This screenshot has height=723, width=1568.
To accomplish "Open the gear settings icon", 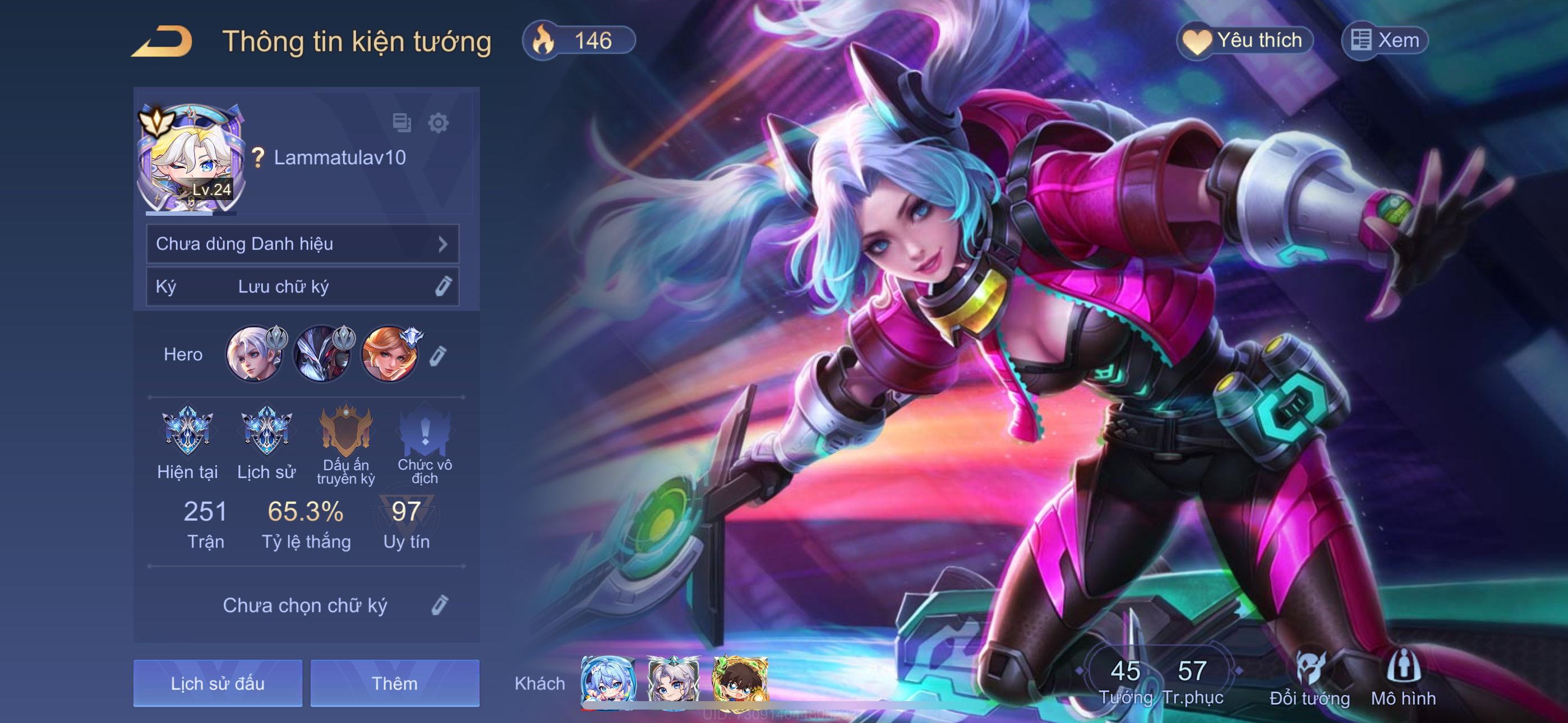I will click(437, 123).
